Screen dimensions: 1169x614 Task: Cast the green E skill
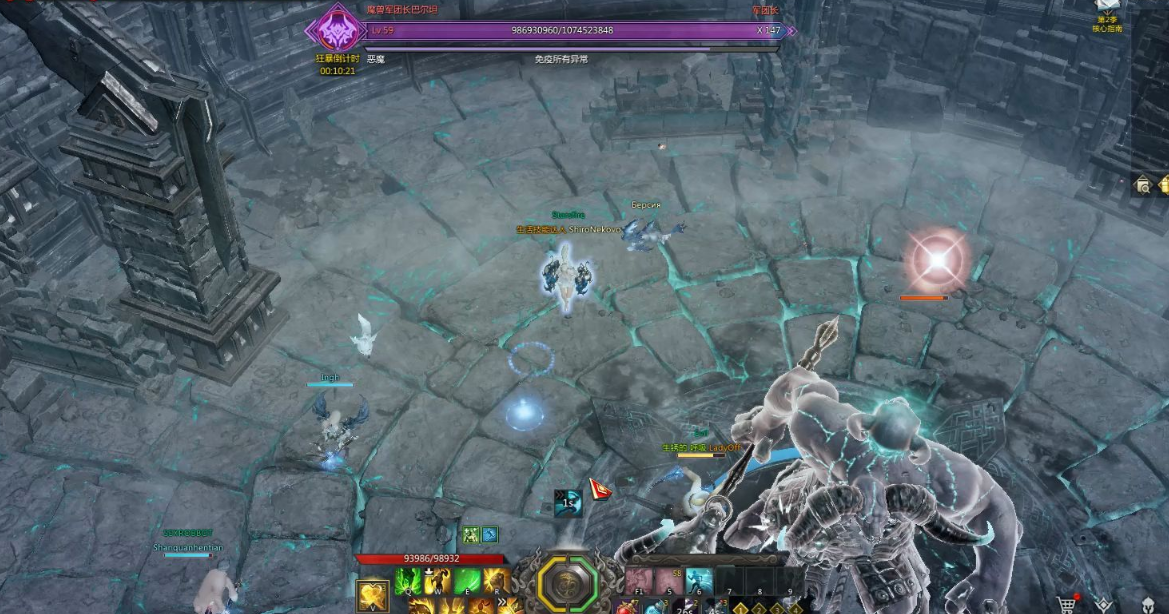tap(467, 581)
